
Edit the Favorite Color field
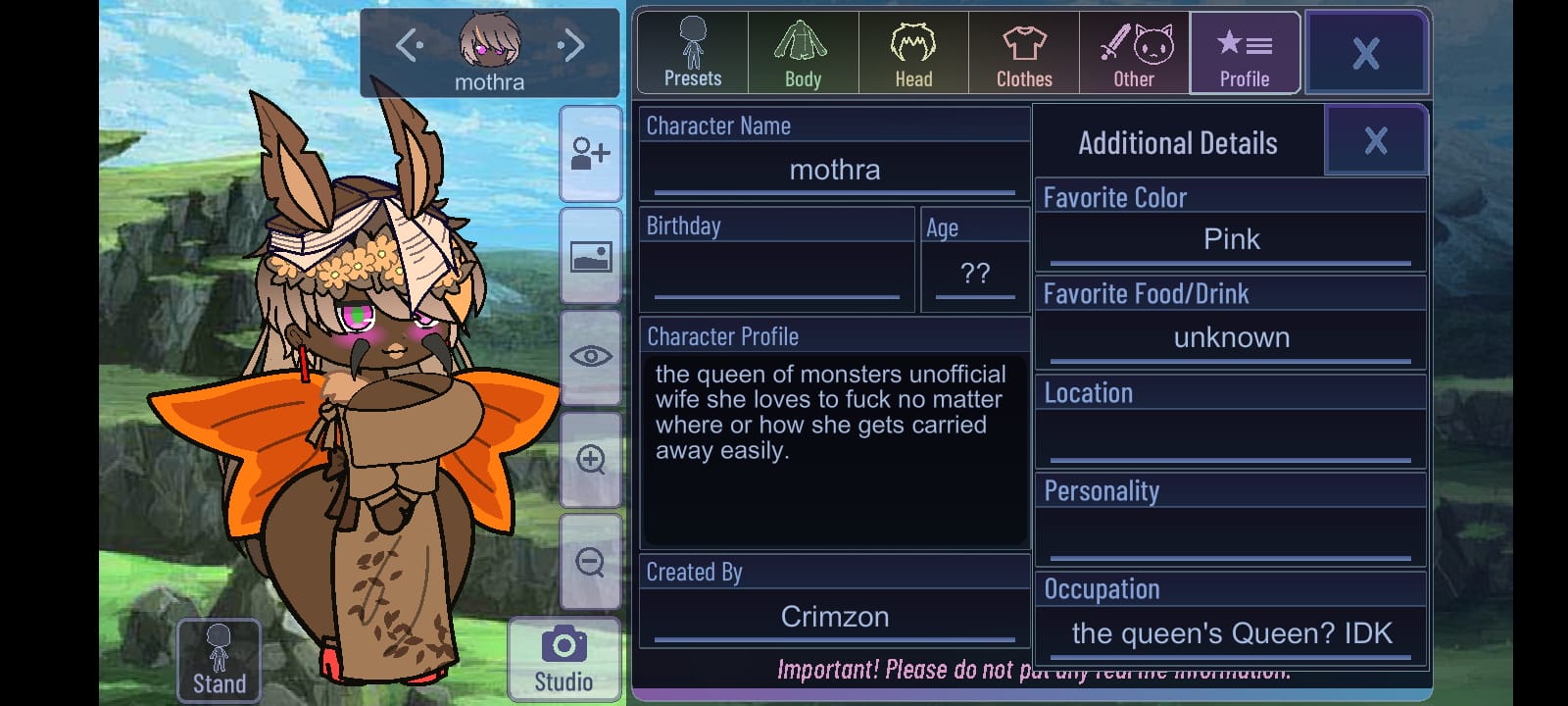[1231, 240]
